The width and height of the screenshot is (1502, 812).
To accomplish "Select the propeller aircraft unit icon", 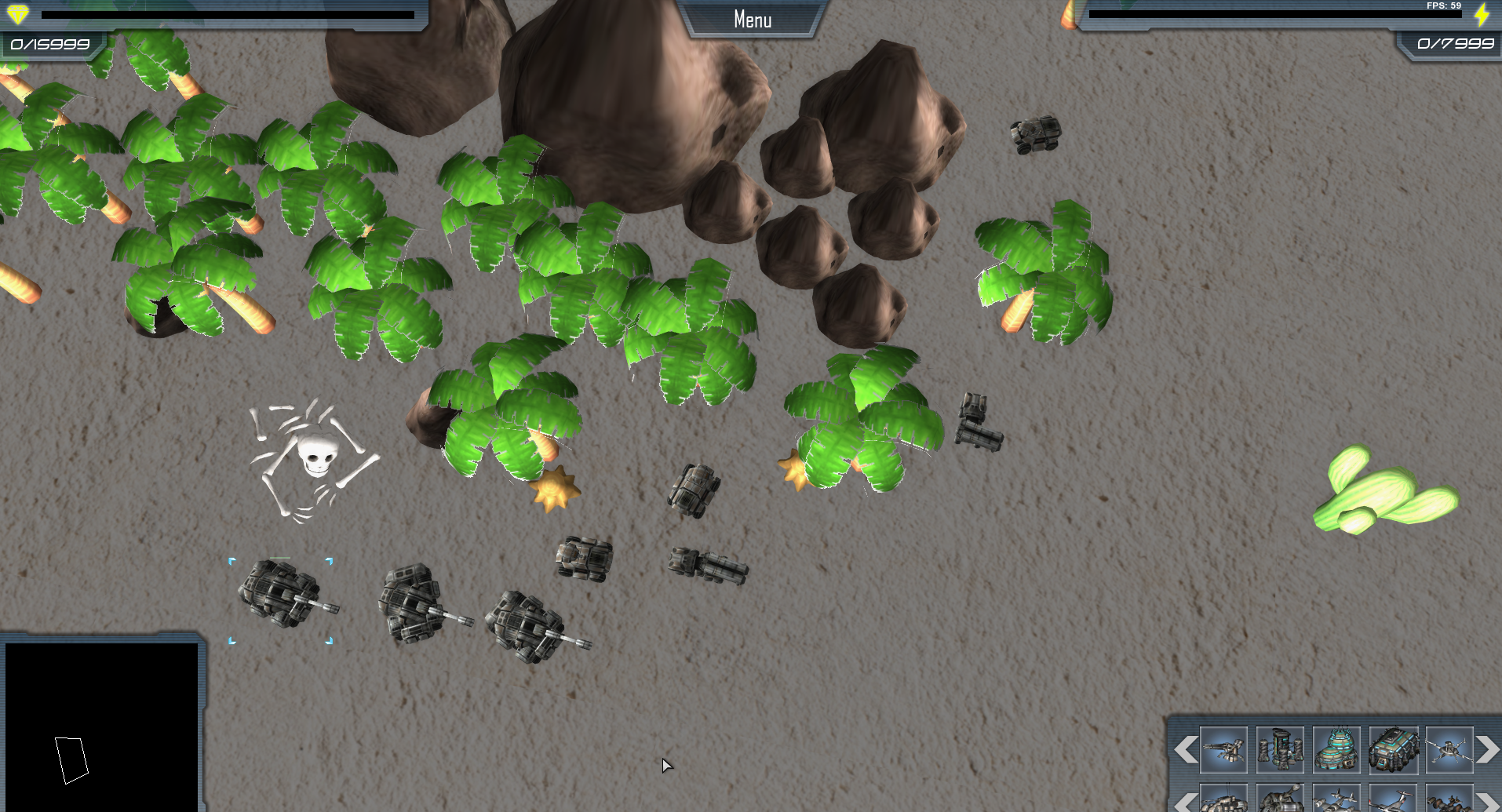I will point(1336,802).
